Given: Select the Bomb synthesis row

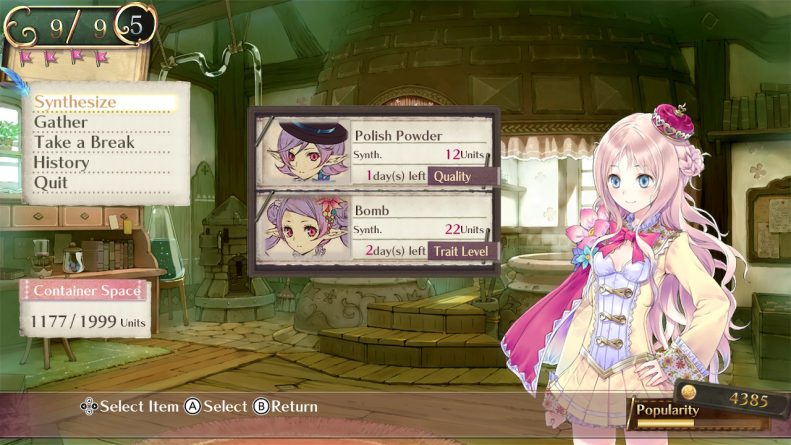Looking at the screenshot, I should pyautogui.click(x=374, y=228).
